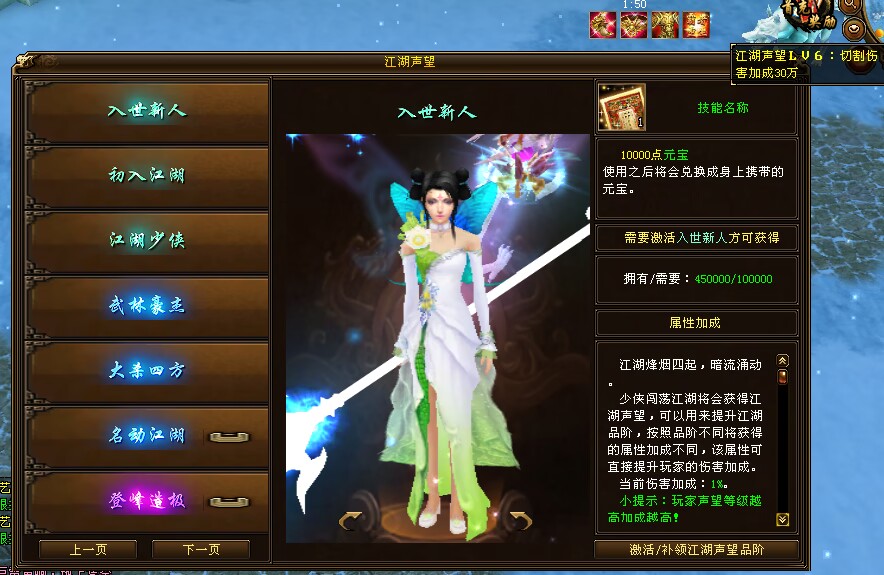
Task: Open the 登峰造极 rank entry
Action: [x=147, y=500]
